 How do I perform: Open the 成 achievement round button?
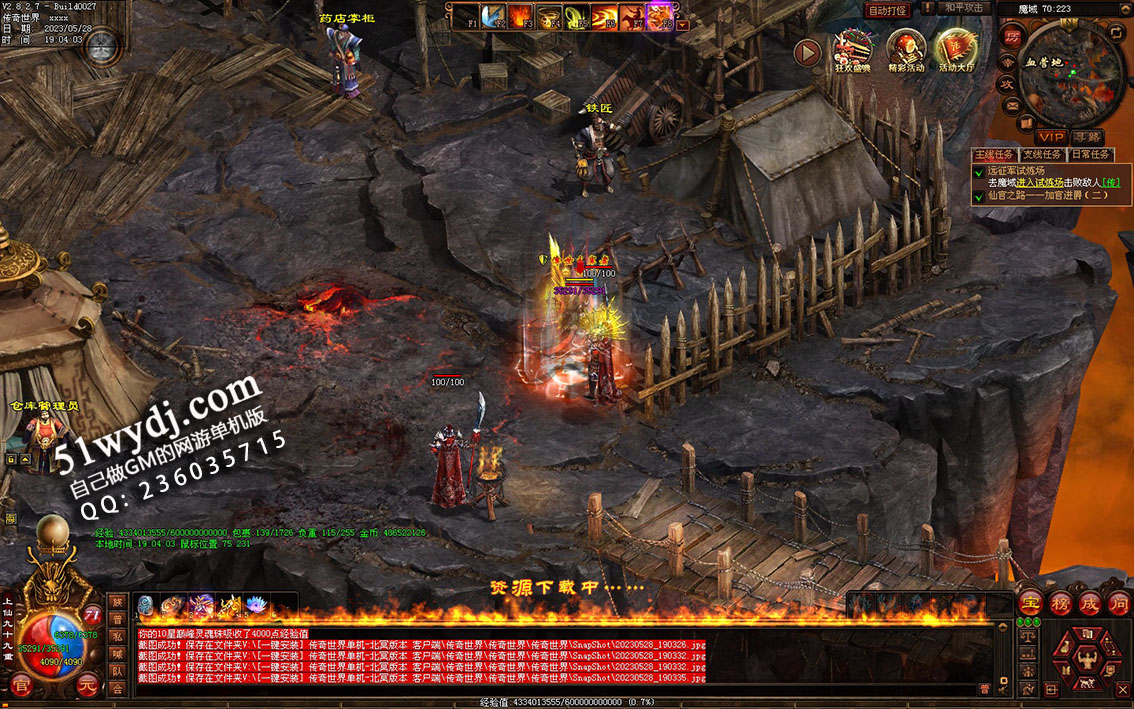pos(1089,603)
